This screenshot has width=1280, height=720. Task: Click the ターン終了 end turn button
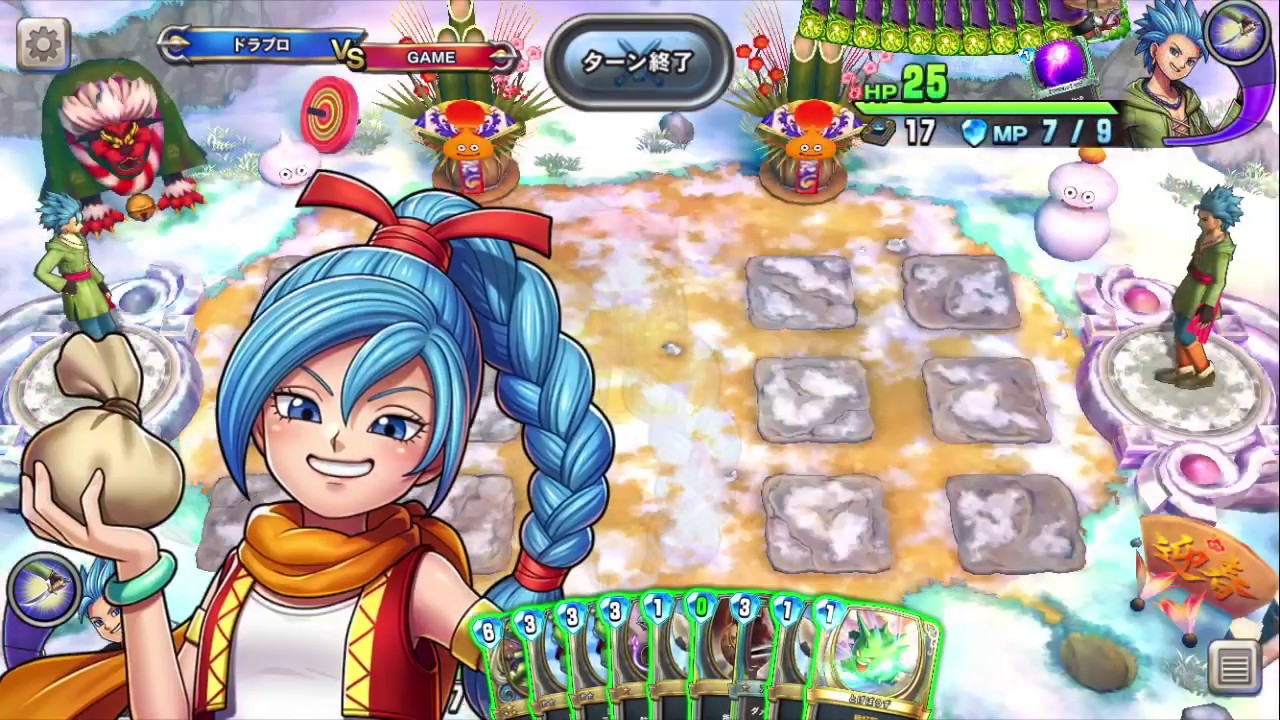click(637, 61)
